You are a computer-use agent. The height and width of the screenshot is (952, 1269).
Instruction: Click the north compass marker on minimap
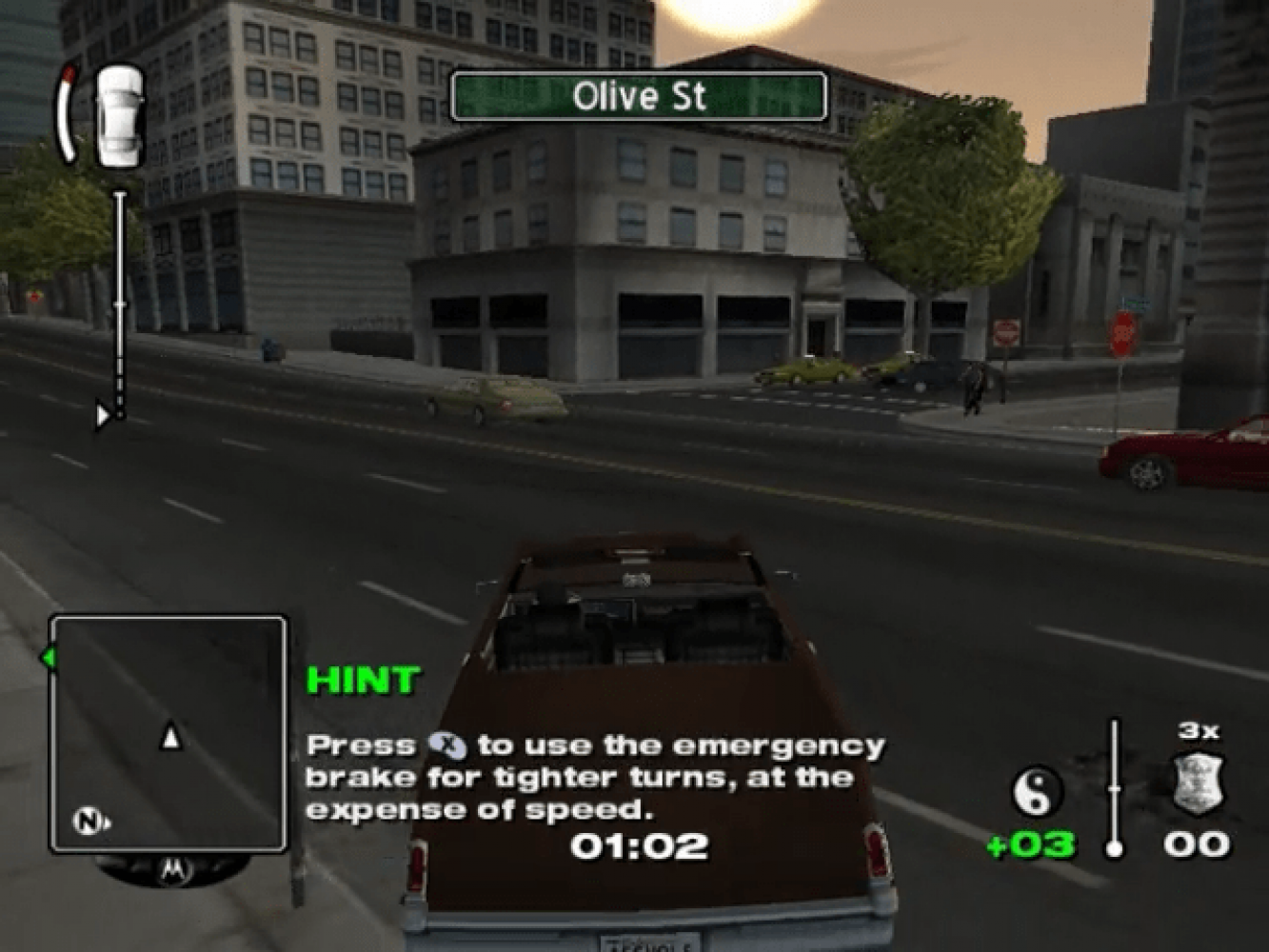tap(89, 821)
